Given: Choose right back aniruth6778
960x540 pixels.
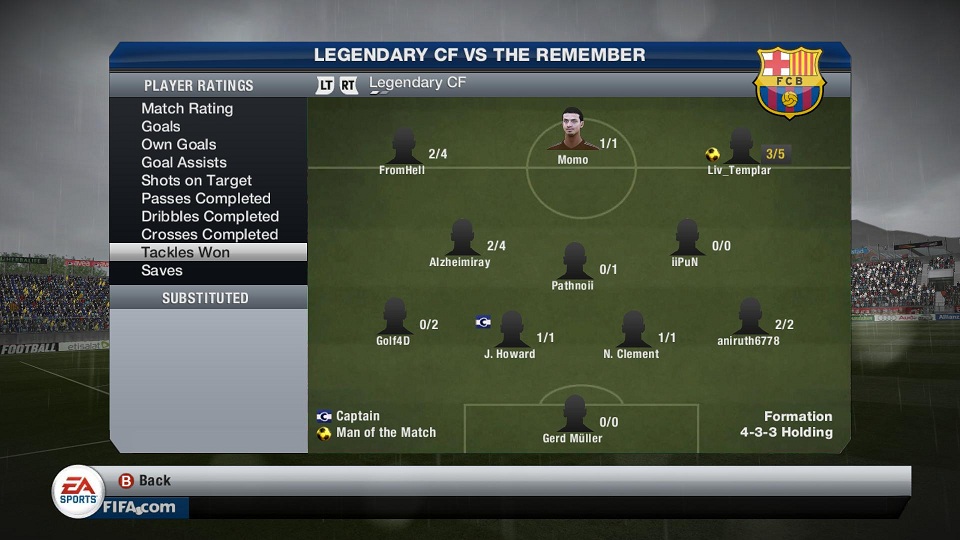Looking at the screenshot, I should (x=749, y=320).
